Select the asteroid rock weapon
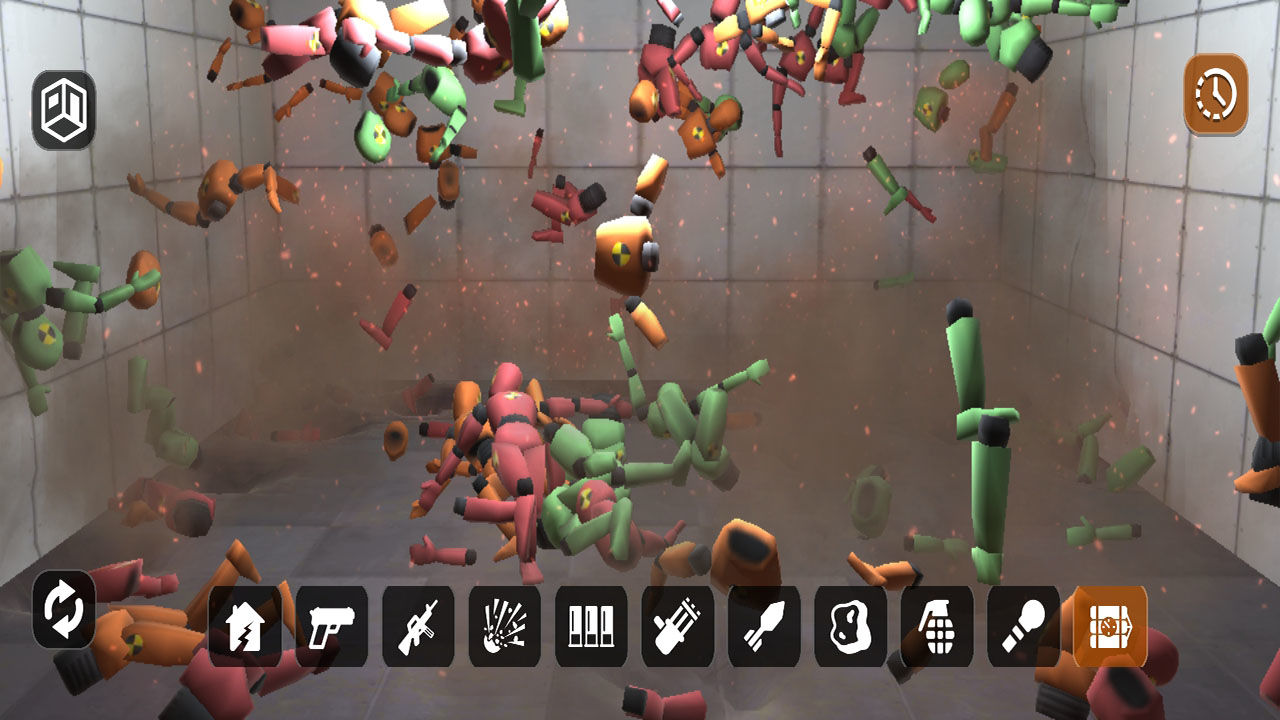1280x720 pixels. click(x=851, y=627)
